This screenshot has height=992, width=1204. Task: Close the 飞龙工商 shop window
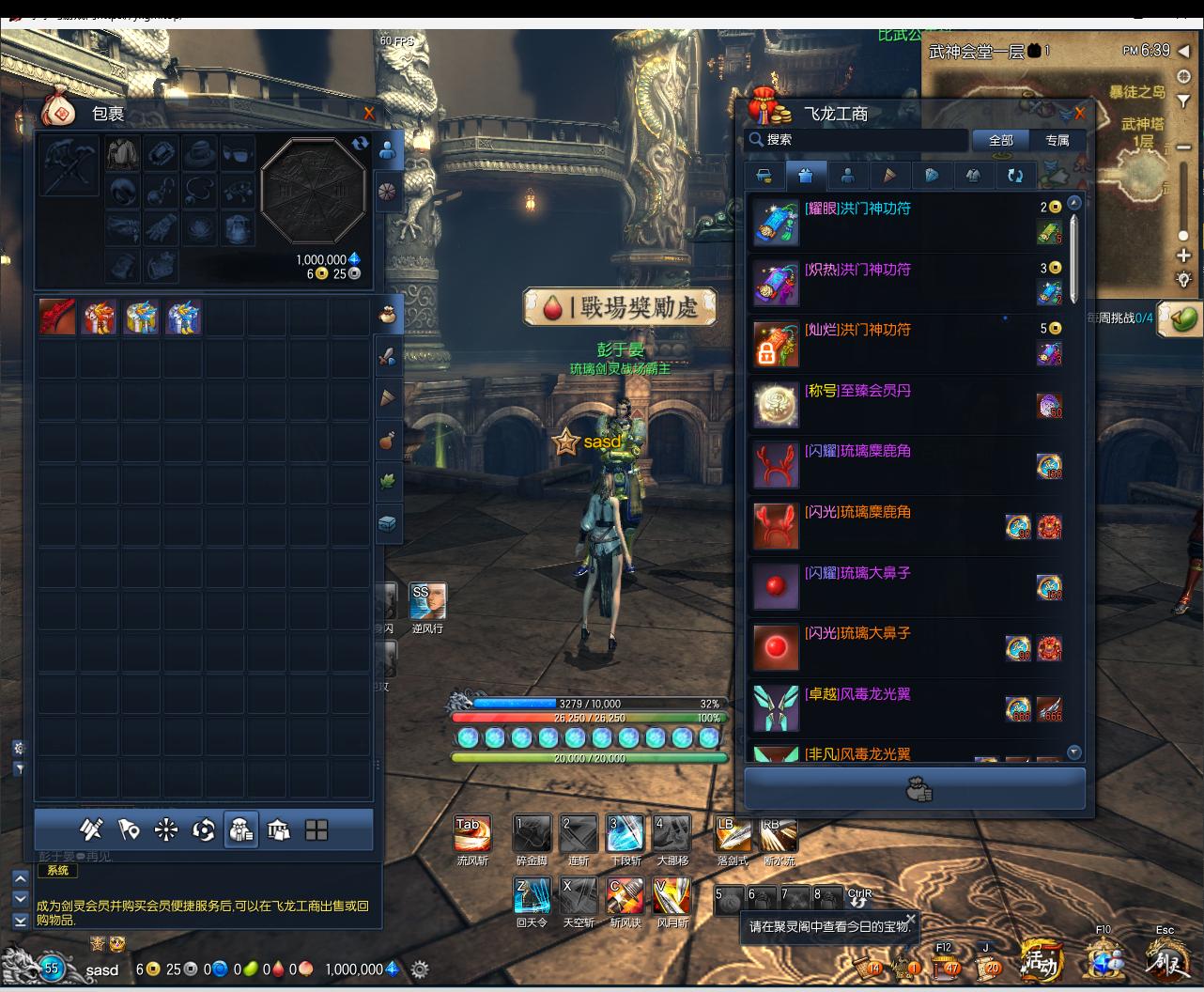[1079, 114]
